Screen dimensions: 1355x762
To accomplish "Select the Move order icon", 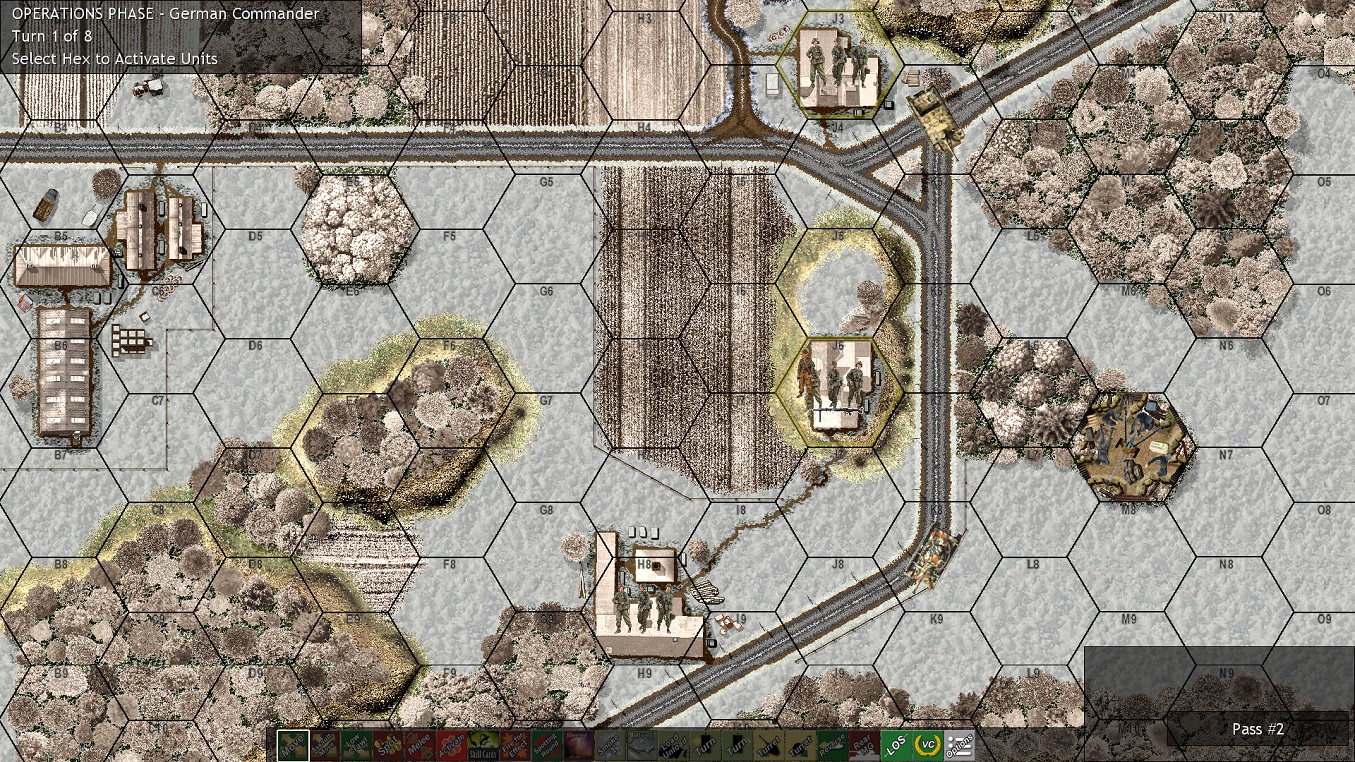I will [294, 745].
